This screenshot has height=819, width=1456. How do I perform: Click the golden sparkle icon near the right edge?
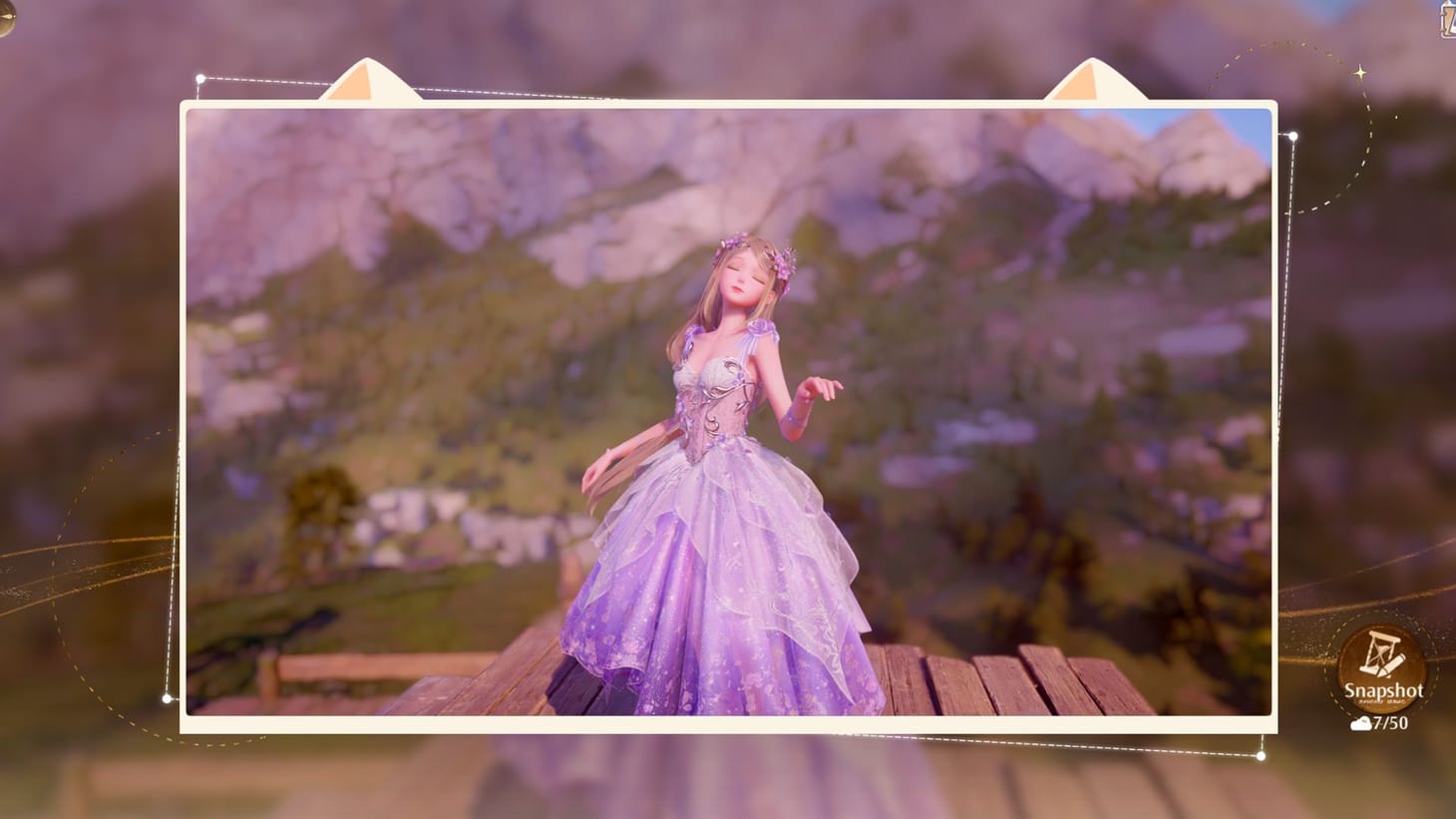pos(1358,73)
